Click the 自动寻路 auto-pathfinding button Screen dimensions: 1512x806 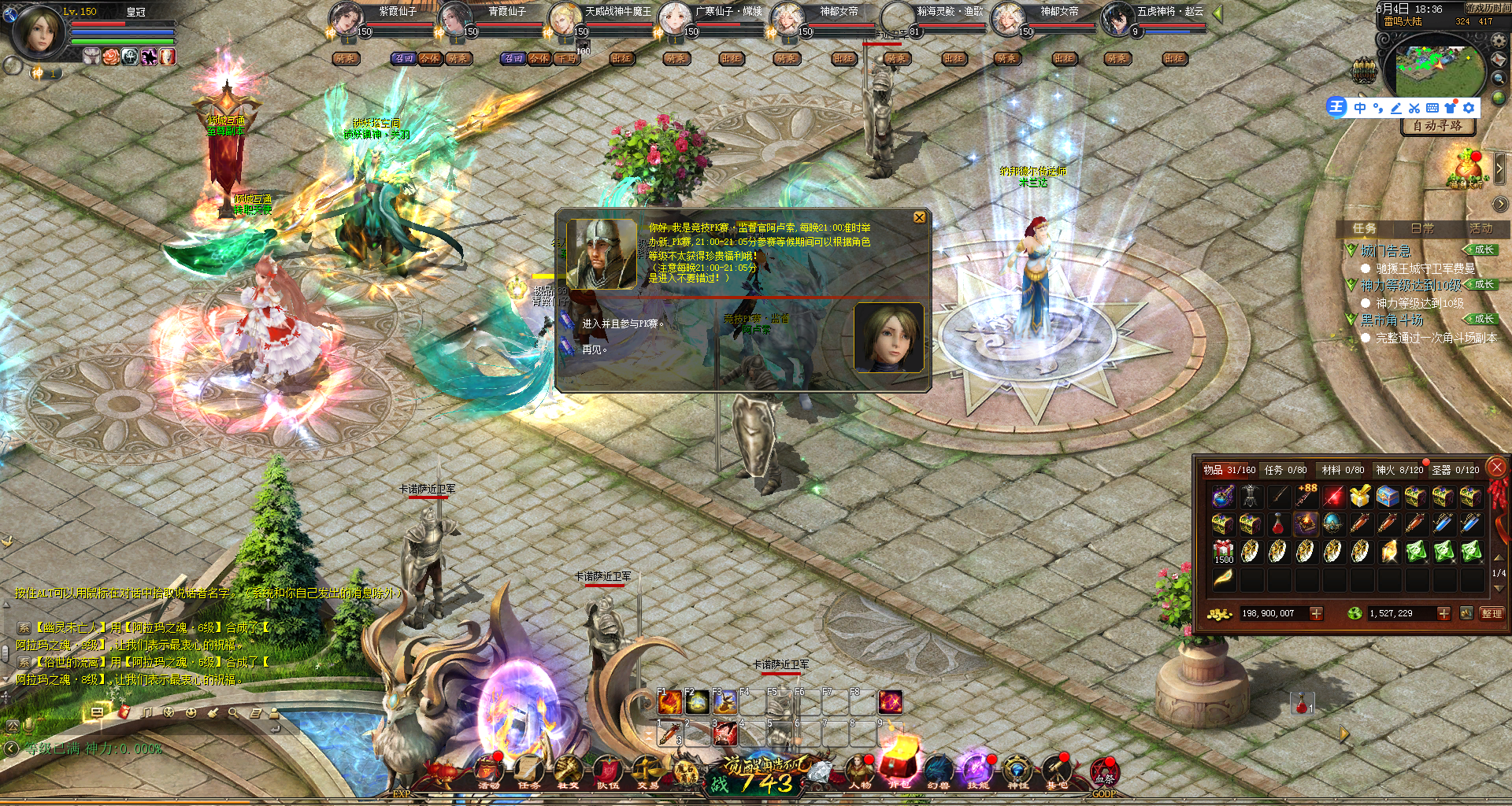1437,126
